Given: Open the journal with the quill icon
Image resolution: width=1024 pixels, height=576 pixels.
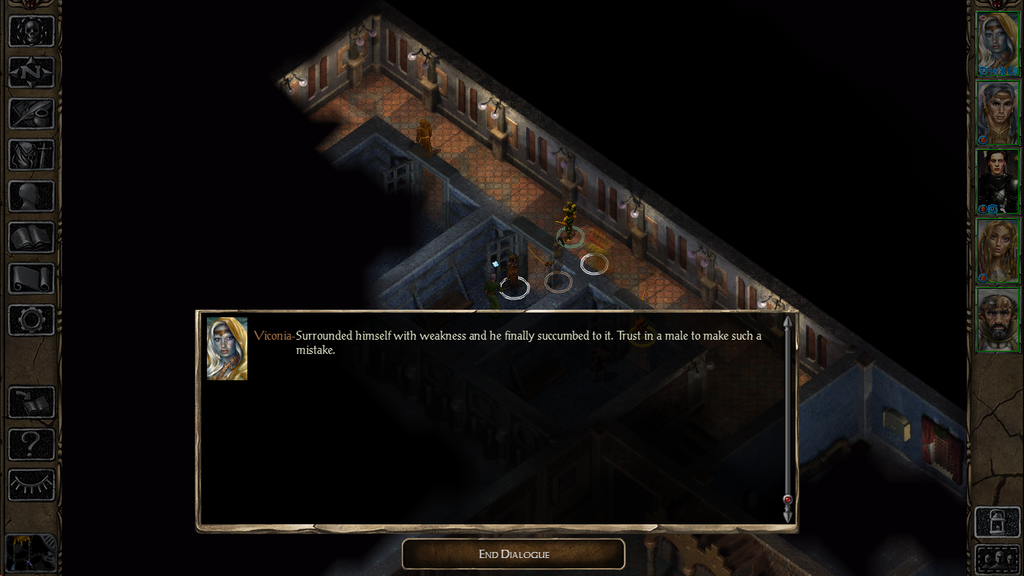Looking at the screenshot, I should tap(31, 113).
